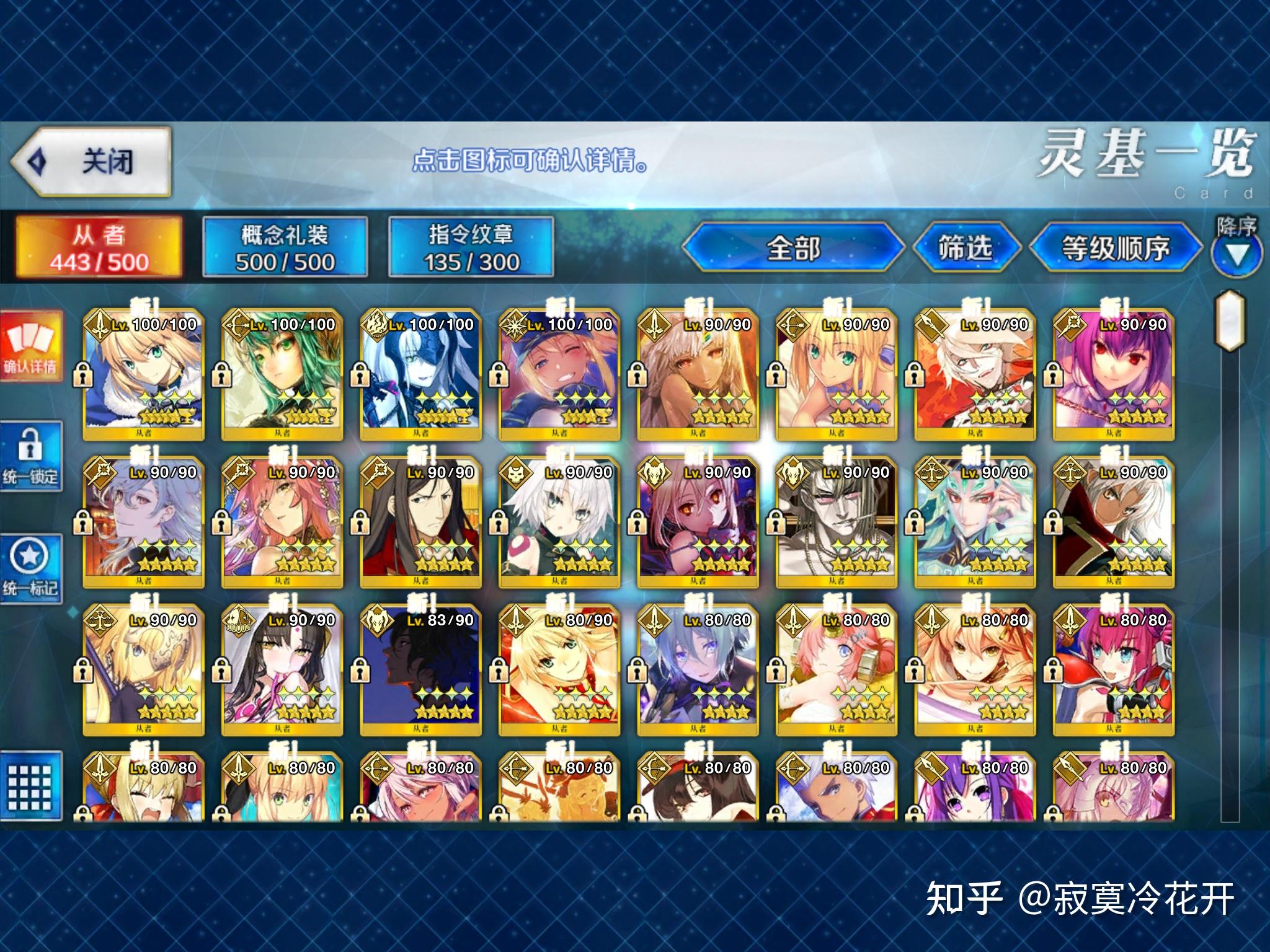The width and height of the screenshot is (1270, 952).
Task: Choose the 统一标记 batch mark button
Action: pos(31,568)
